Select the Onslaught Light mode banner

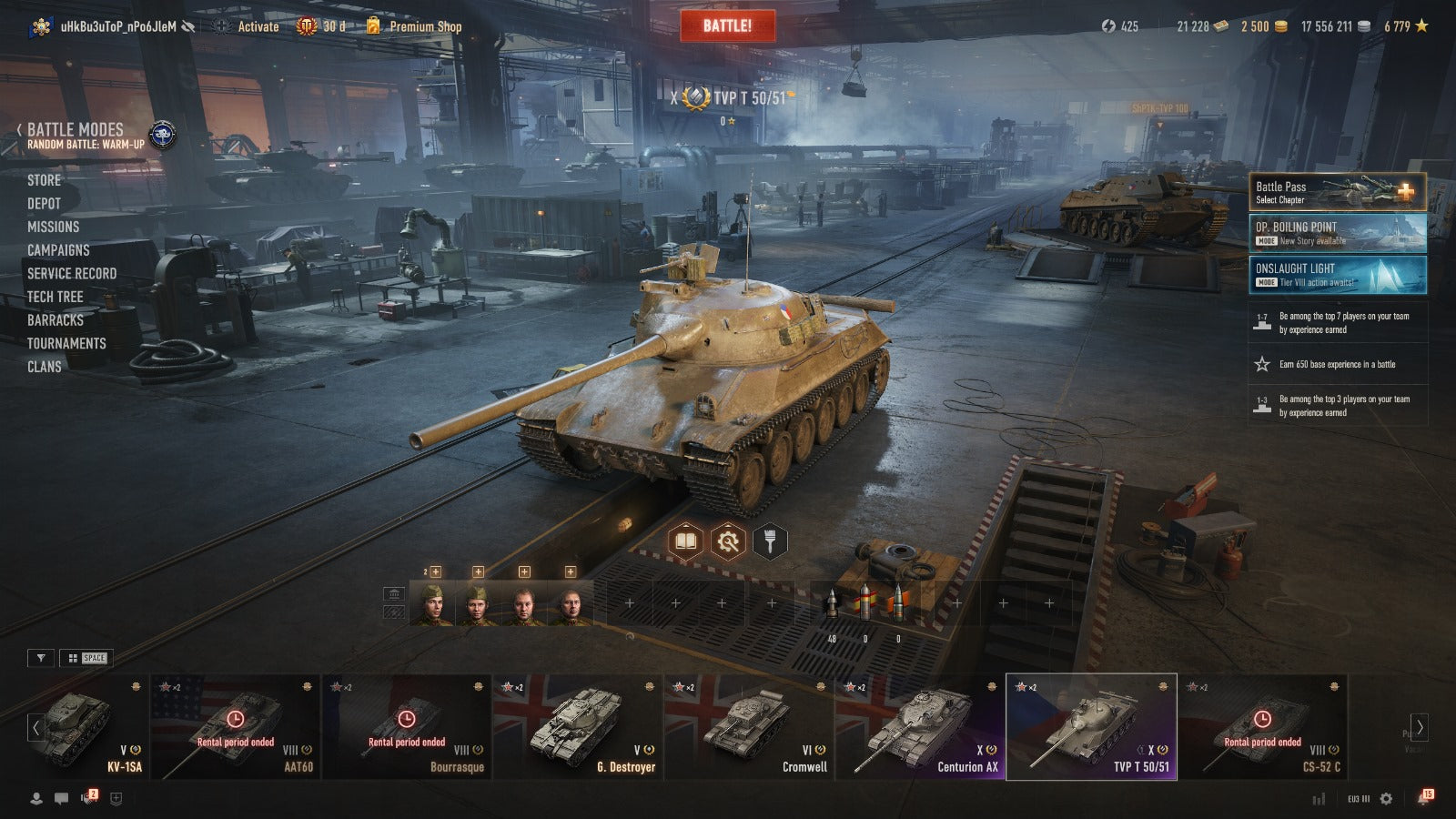click(x=1337, y=275)
